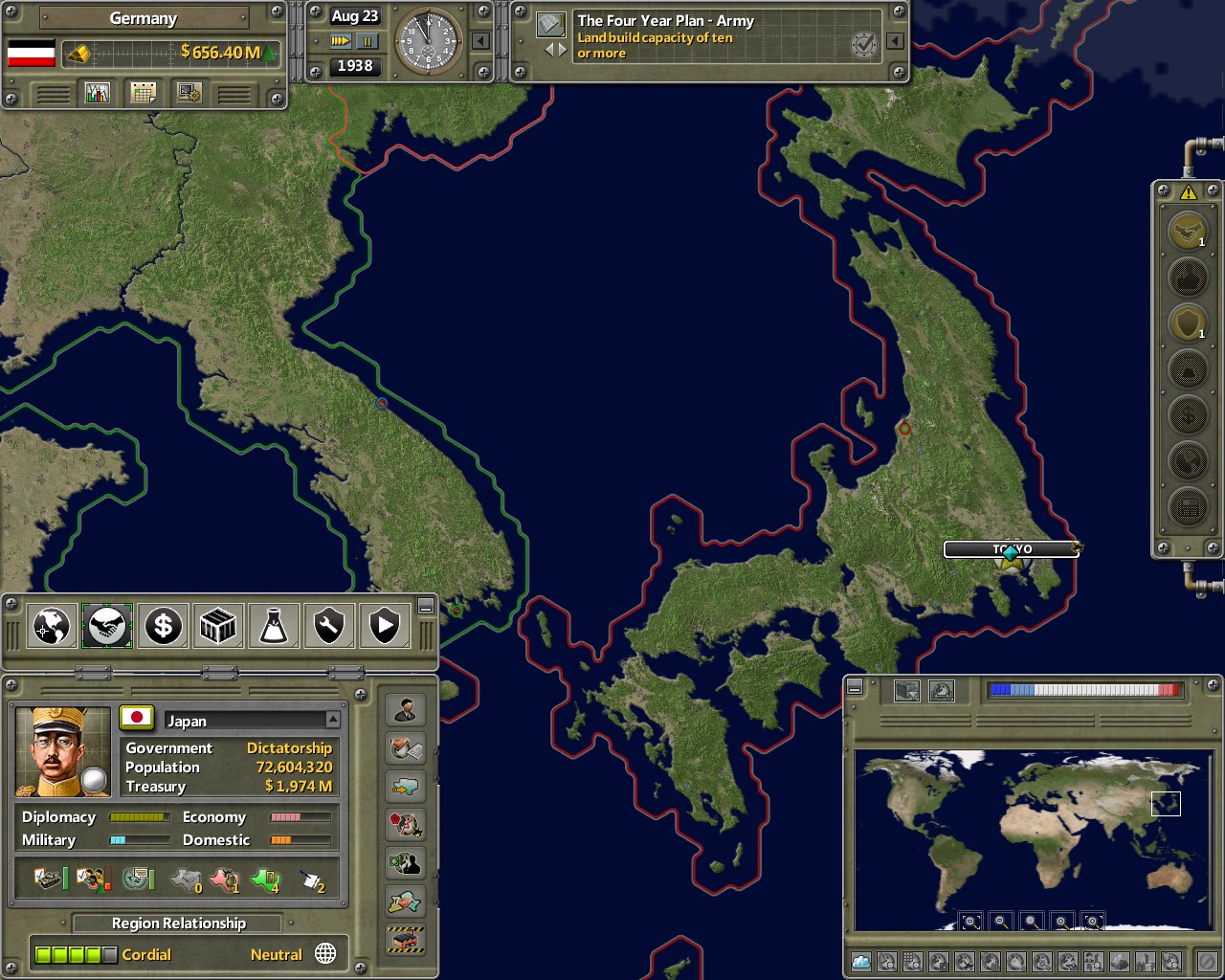
Task: Open the country selector arrow next to Japan
Action: click(x=334, y=720)
